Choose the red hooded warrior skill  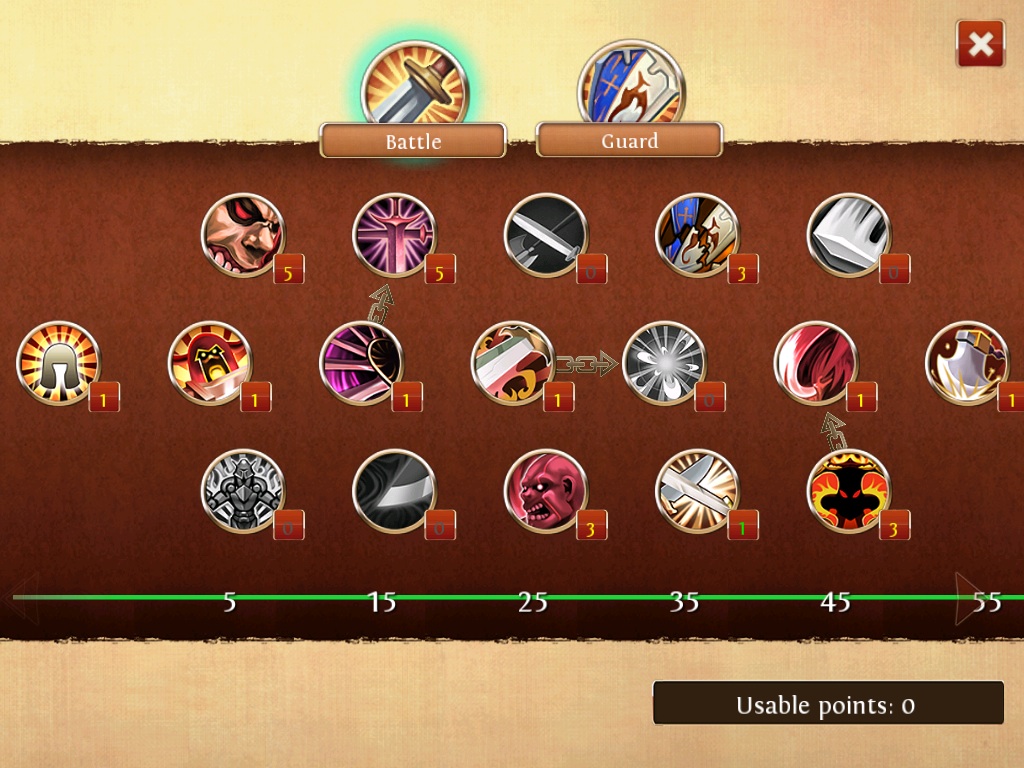click(210, 363)
